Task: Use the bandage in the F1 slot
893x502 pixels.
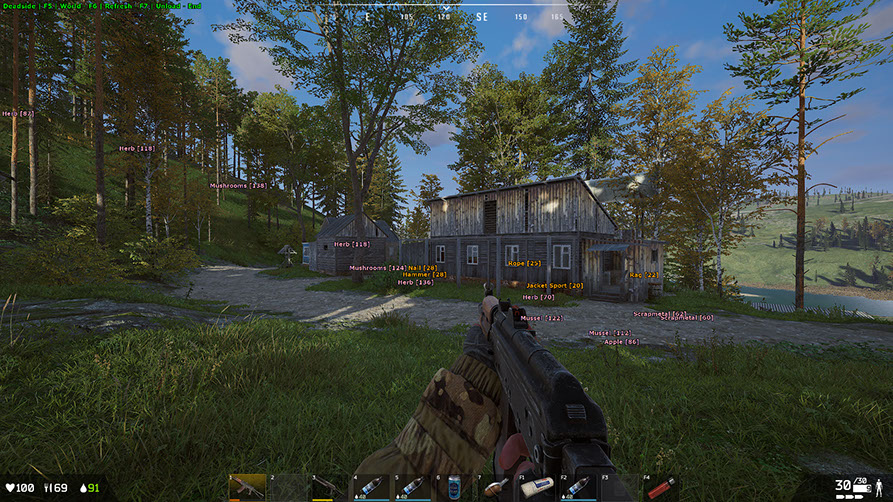Action: pos(537,487)
